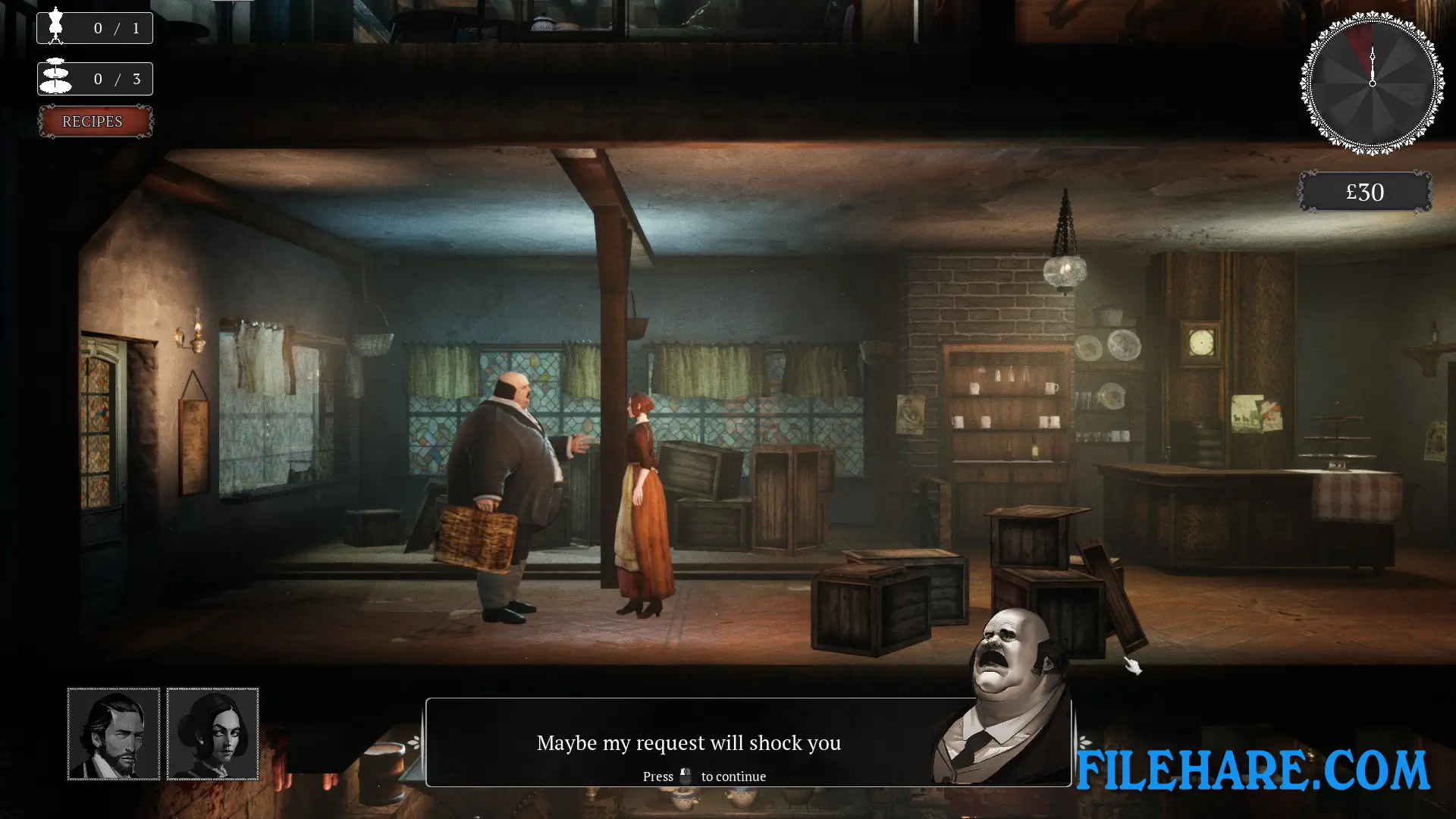Select the bearded man portrait
This screenshot has width=1456, height=819.
(x=114, y=733)
